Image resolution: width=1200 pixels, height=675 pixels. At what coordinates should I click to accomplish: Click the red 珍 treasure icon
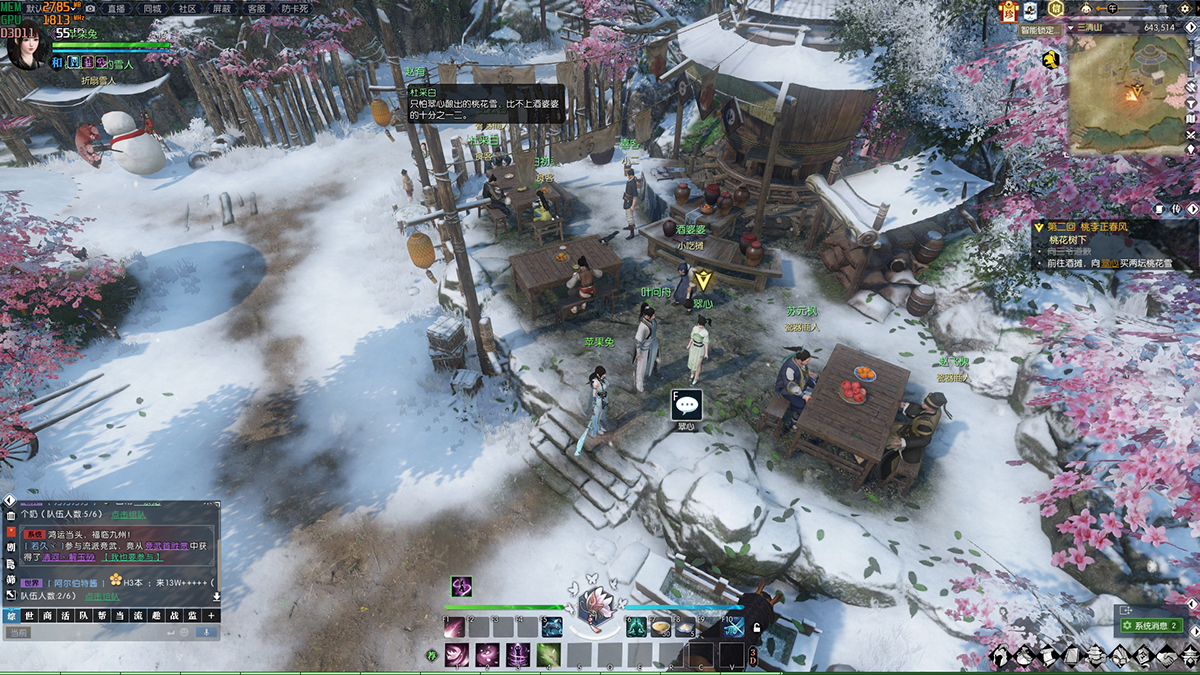(x=1009, y=10)
